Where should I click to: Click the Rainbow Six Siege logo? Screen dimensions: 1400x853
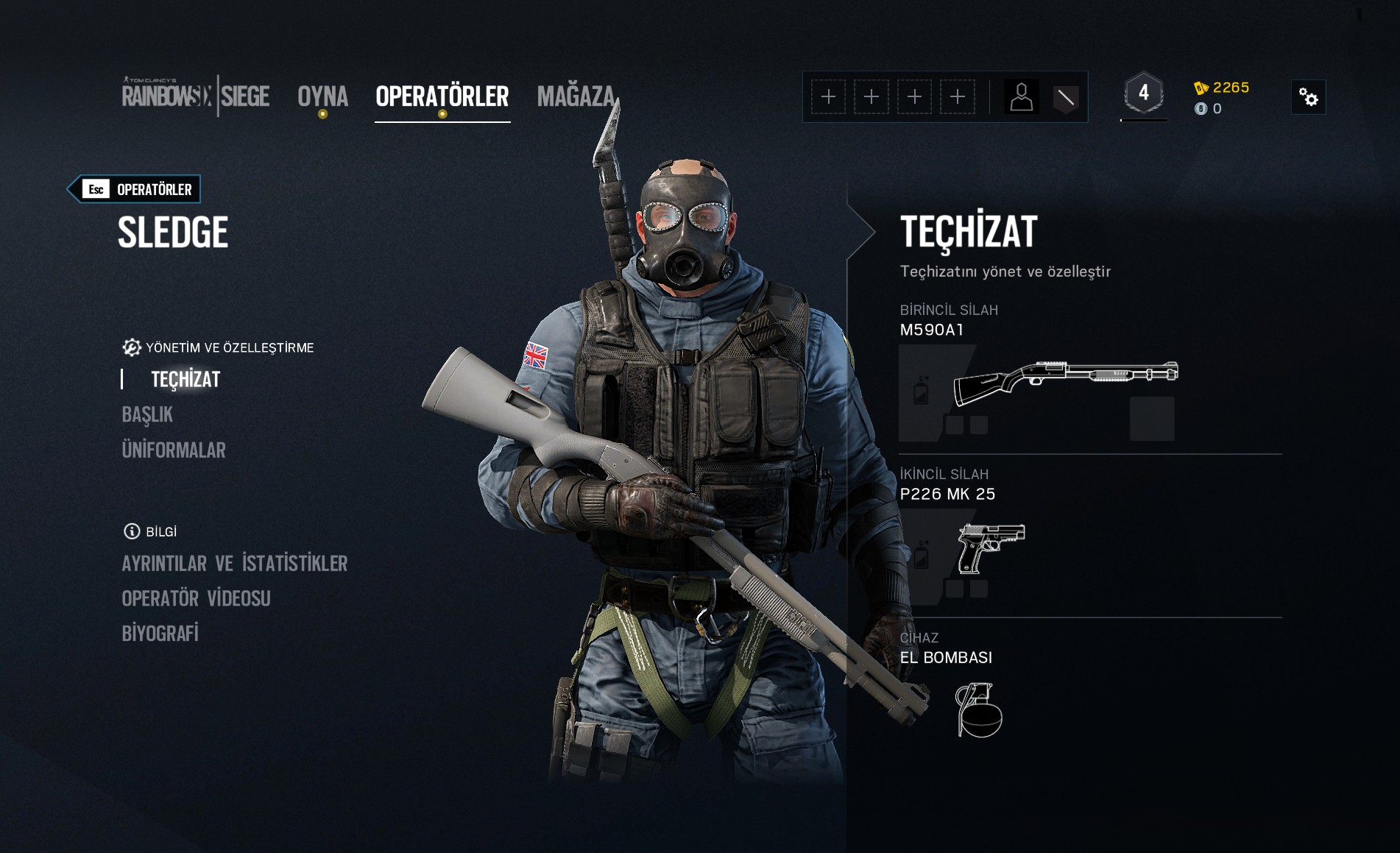coord(195,96)
